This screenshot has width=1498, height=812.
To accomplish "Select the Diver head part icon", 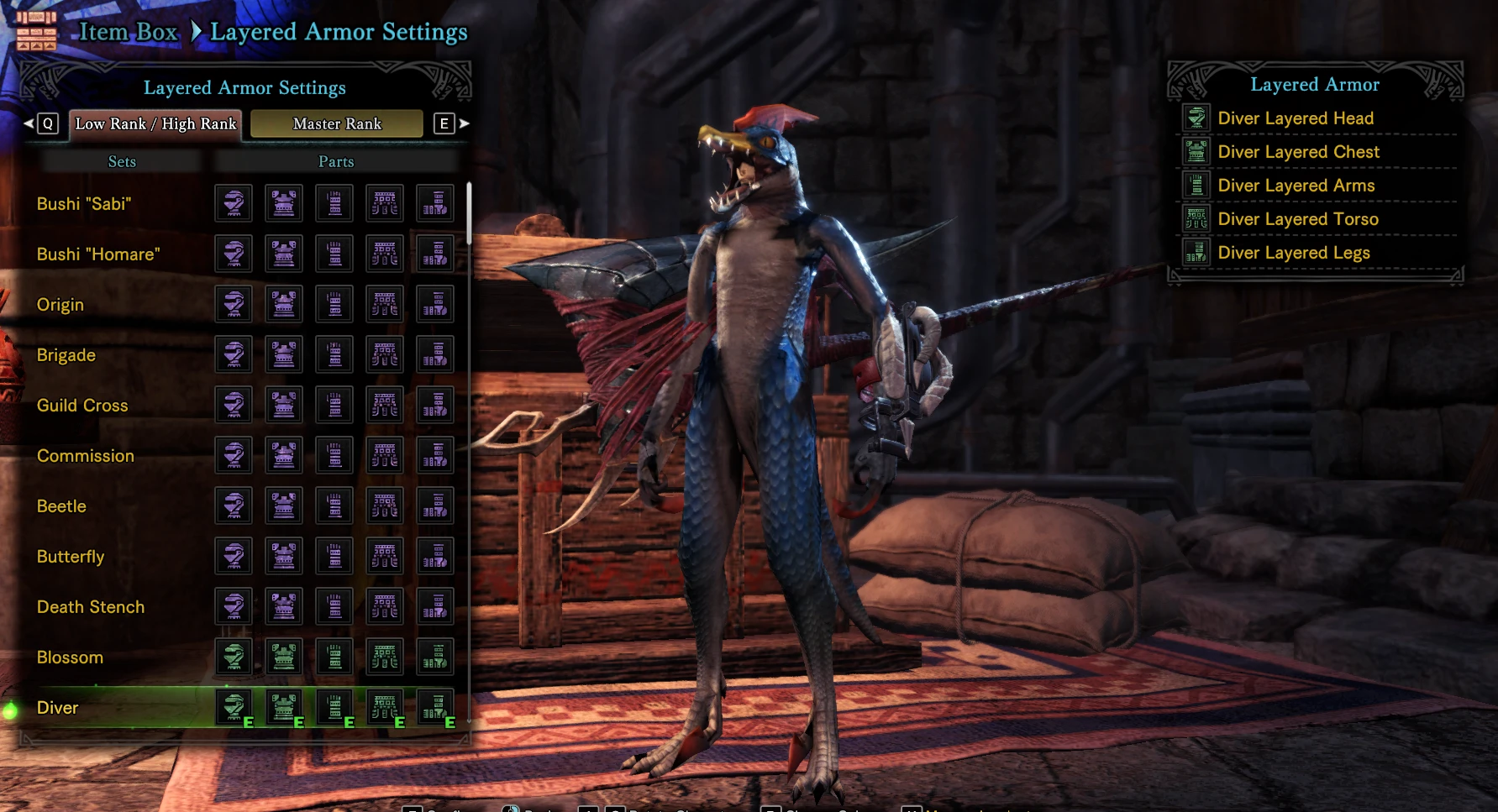I will point(234,707).
